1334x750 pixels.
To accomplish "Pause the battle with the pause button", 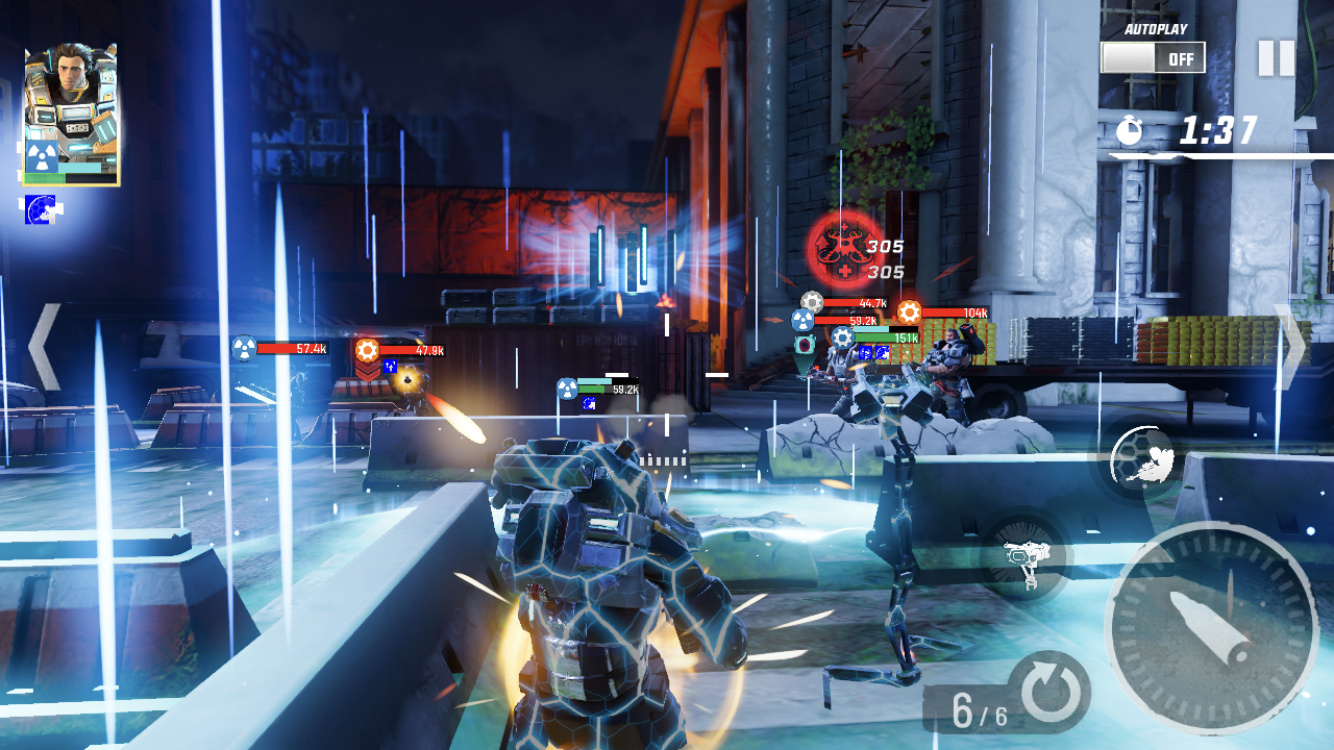I will (1276, 58).
